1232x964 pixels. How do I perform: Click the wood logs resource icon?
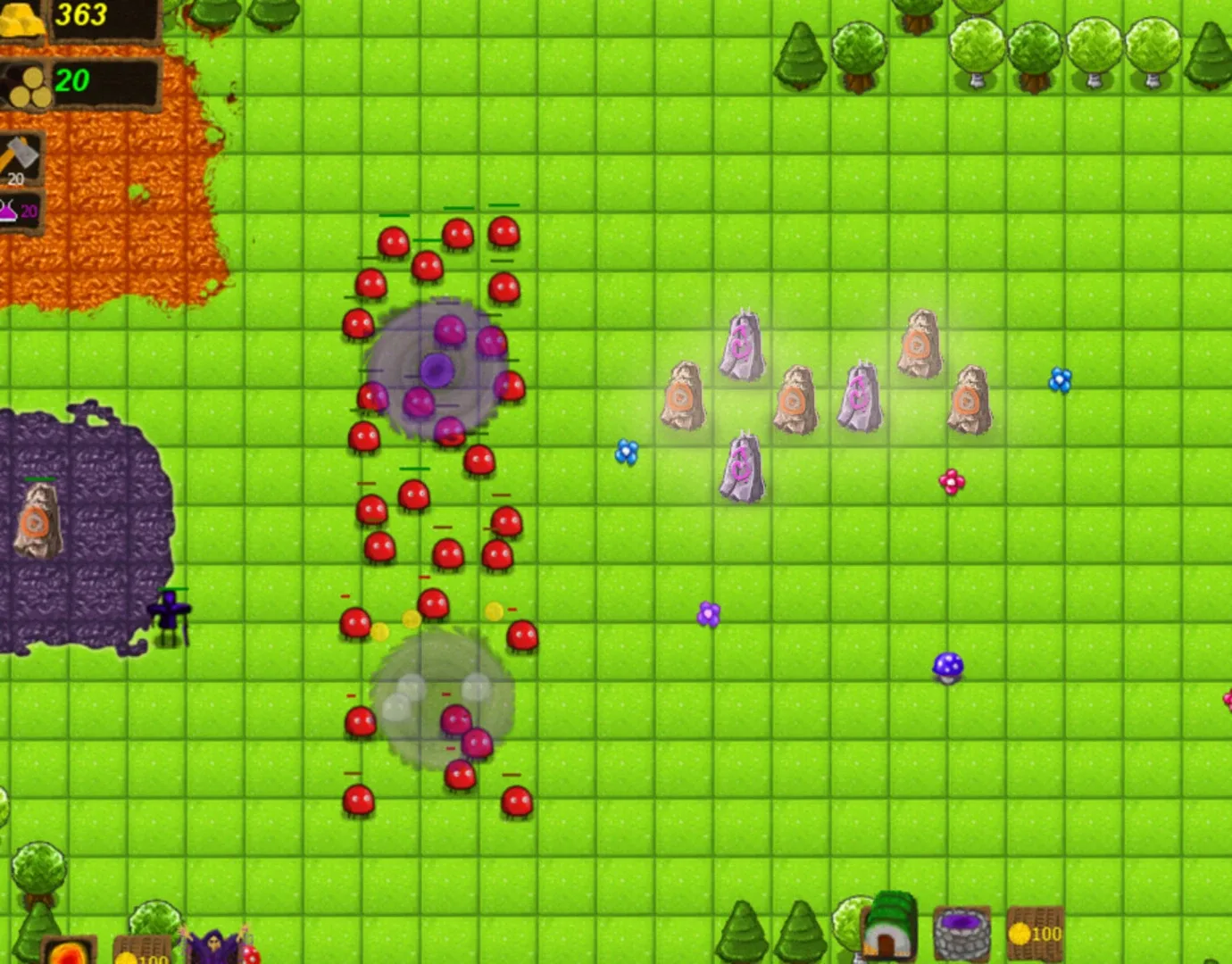27,85
